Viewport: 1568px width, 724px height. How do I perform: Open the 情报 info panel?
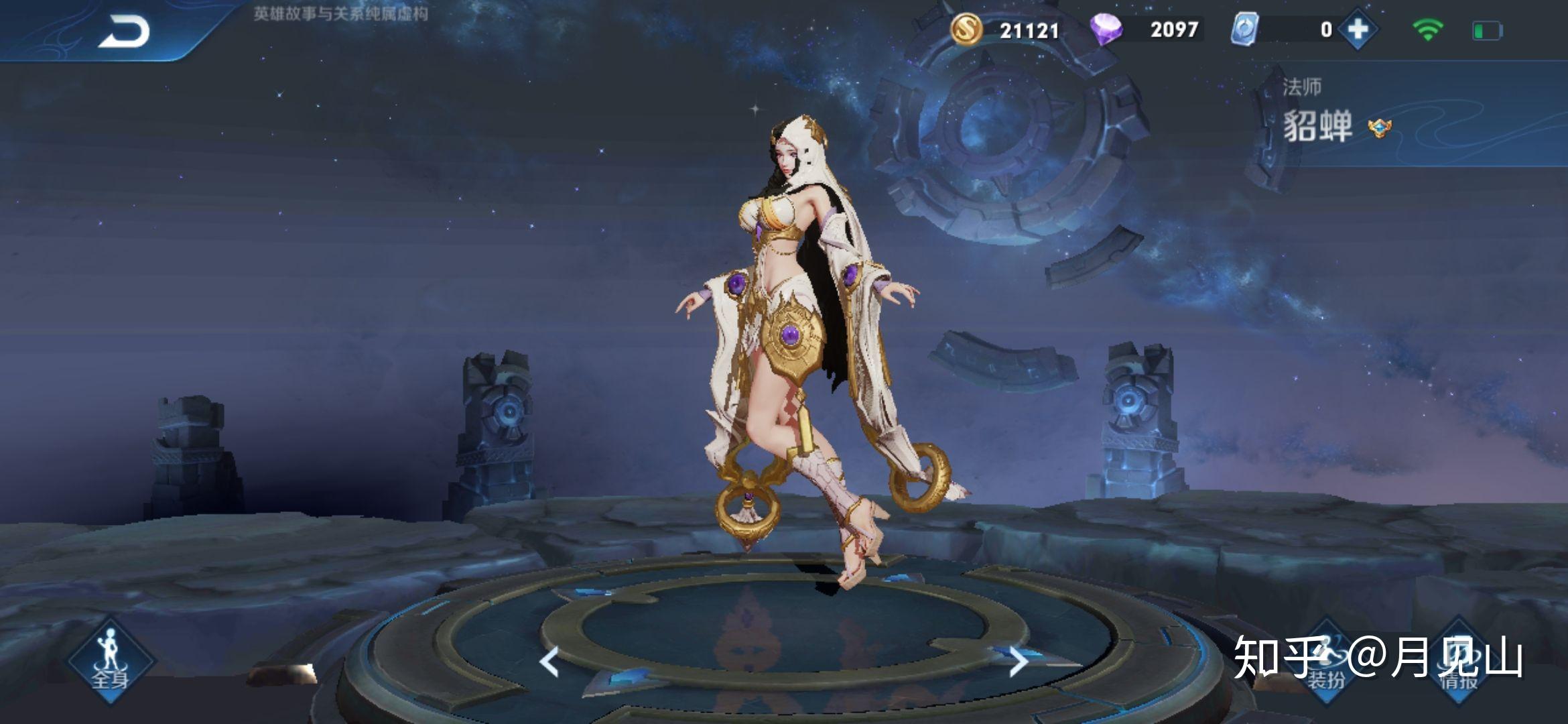point(1459,664)
